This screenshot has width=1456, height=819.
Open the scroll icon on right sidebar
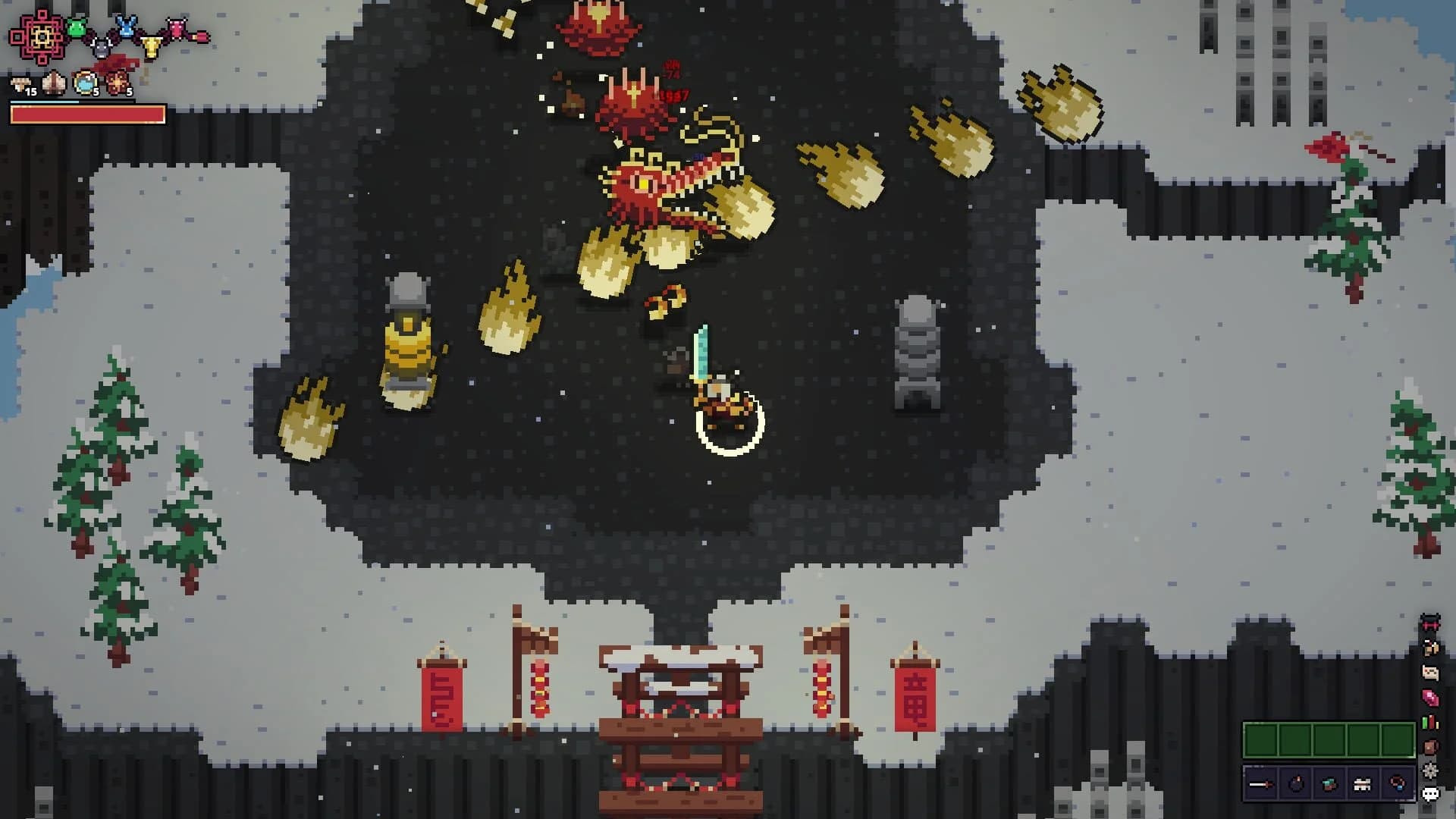tap(1429, 671)
